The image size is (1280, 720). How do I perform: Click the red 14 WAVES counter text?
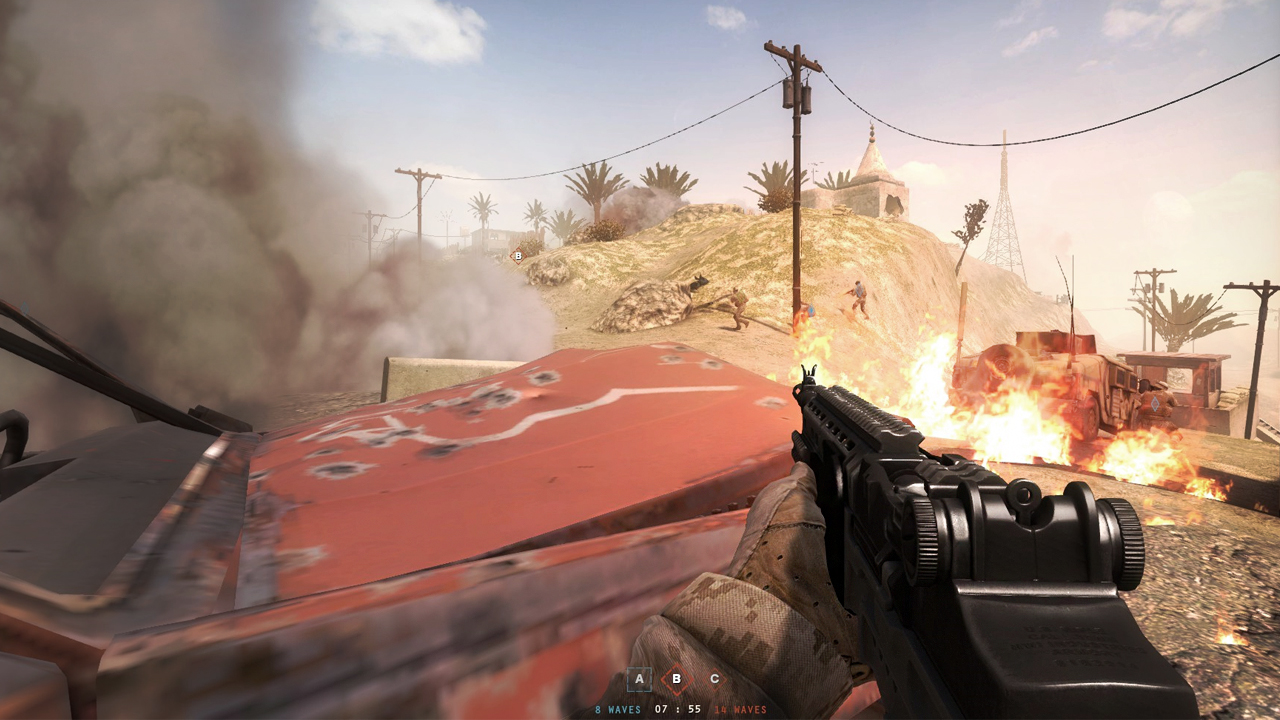[x=738, y=708]
